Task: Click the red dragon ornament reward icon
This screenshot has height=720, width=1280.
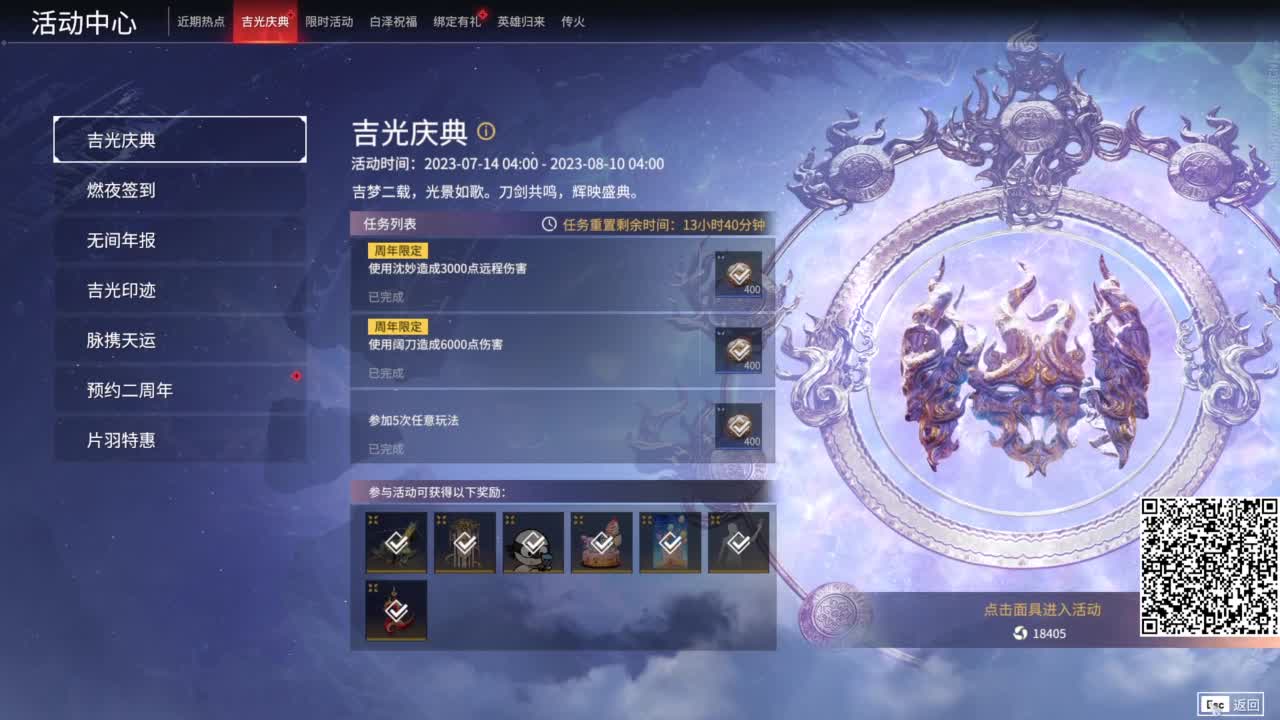Action: 396,611
